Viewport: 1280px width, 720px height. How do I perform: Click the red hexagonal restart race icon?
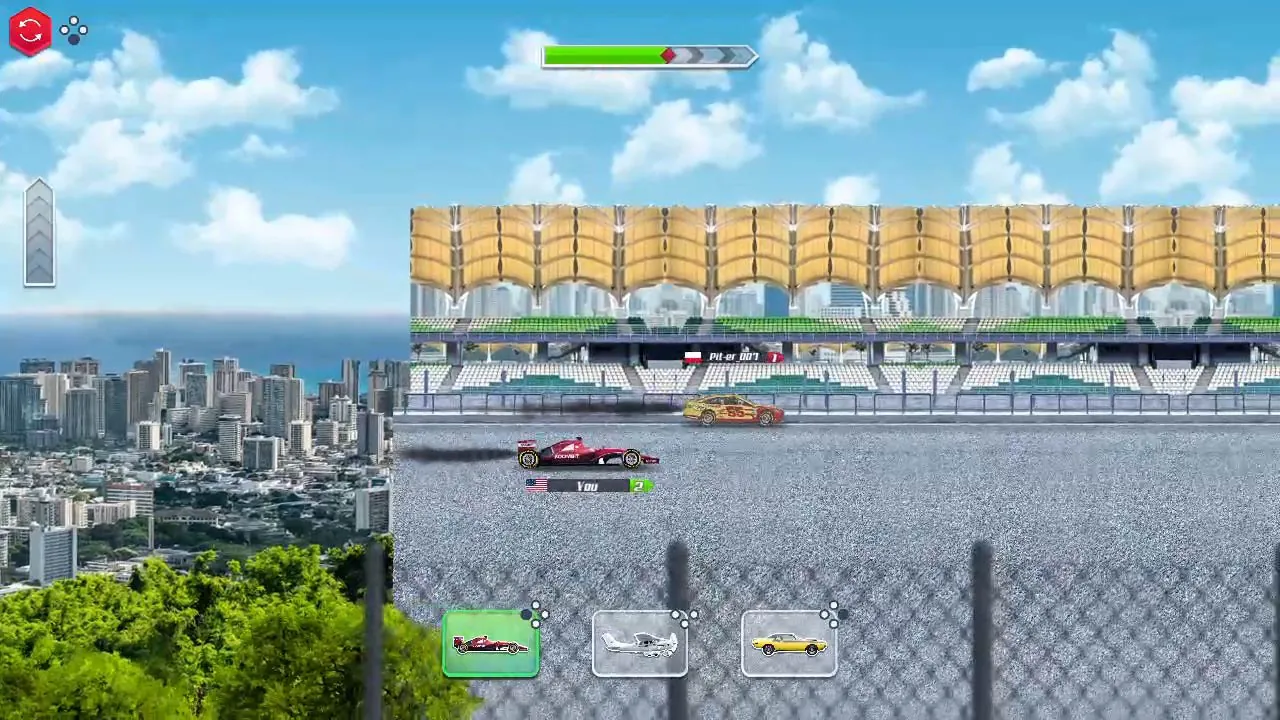(x=29, y=30)
